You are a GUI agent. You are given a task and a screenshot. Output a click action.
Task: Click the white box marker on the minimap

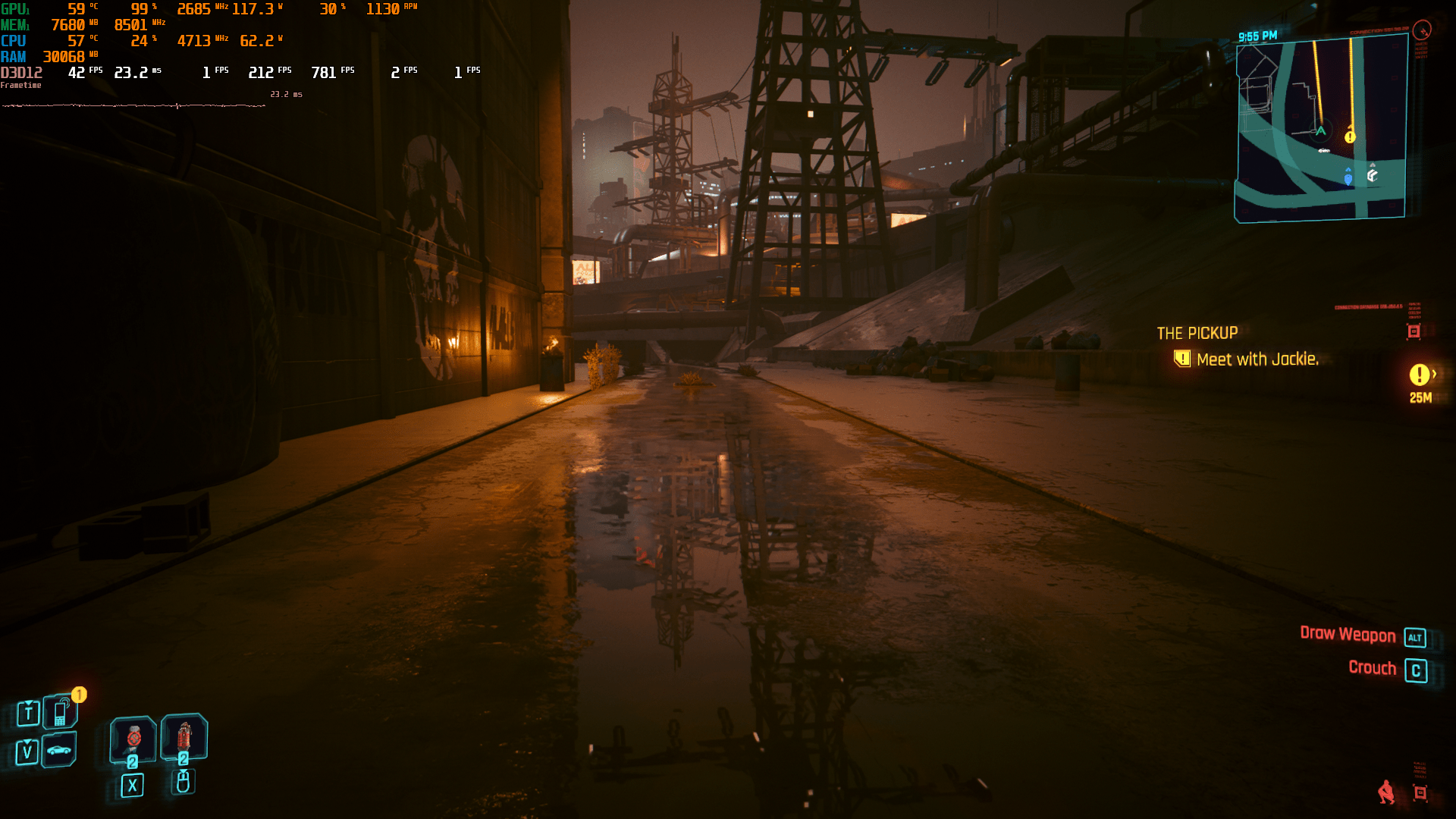tap(1373, 175)
